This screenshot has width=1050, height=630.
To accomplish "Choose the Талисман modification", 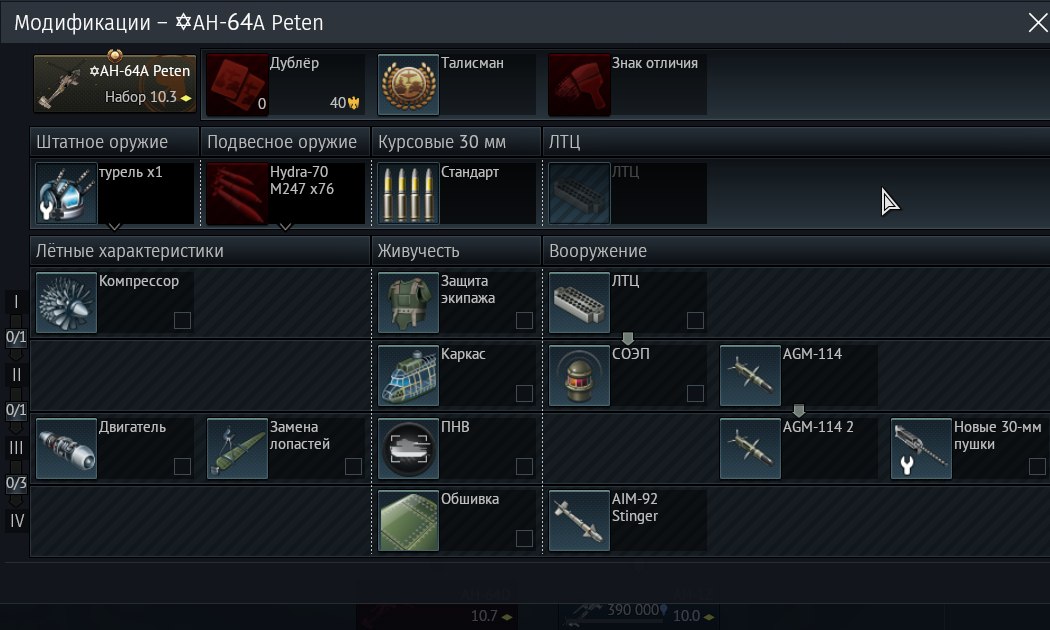I will click(x=457, y=85).
